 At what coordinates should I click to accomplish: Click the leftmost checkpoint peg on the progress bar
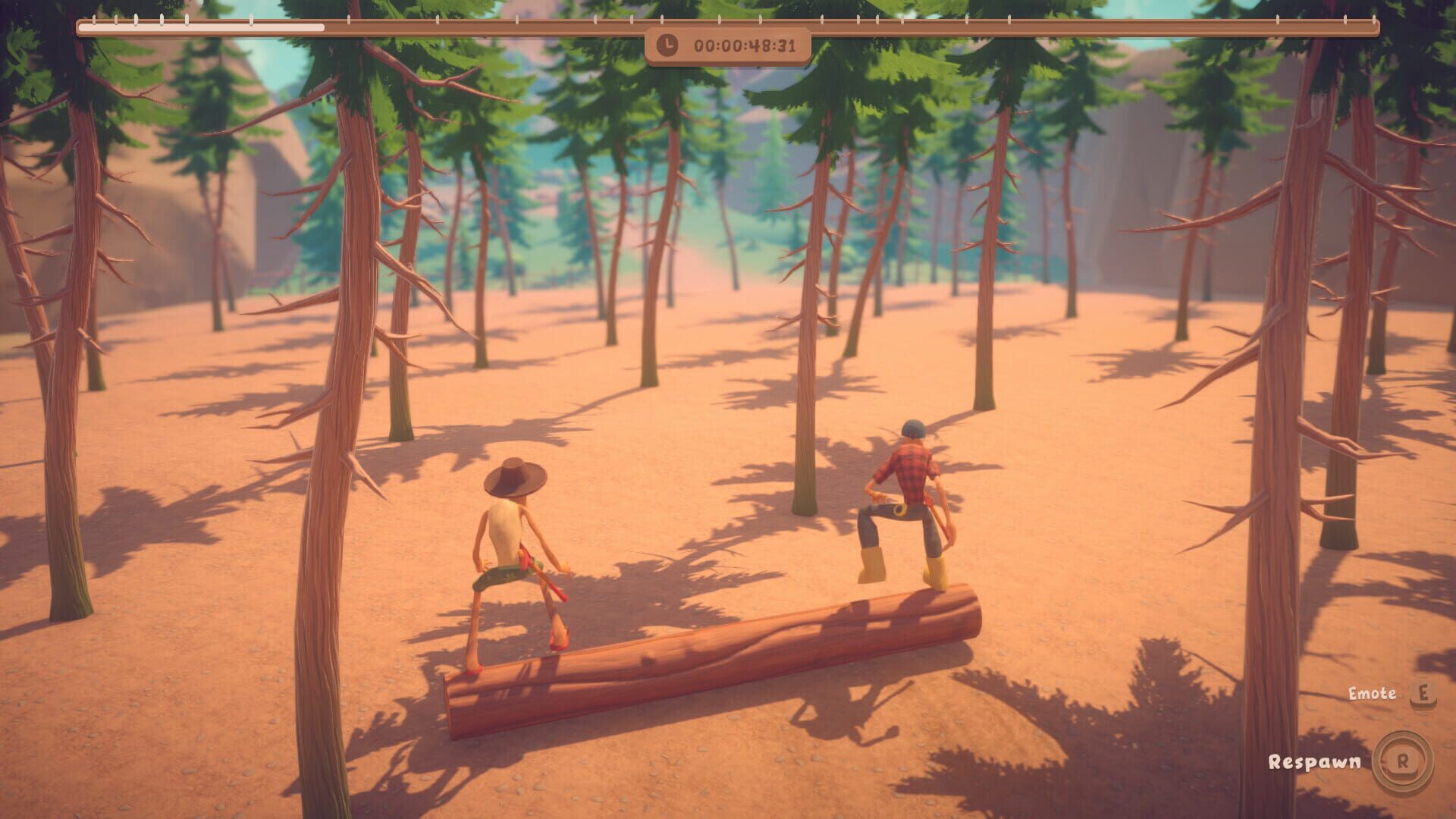click(x=93, y=17)
